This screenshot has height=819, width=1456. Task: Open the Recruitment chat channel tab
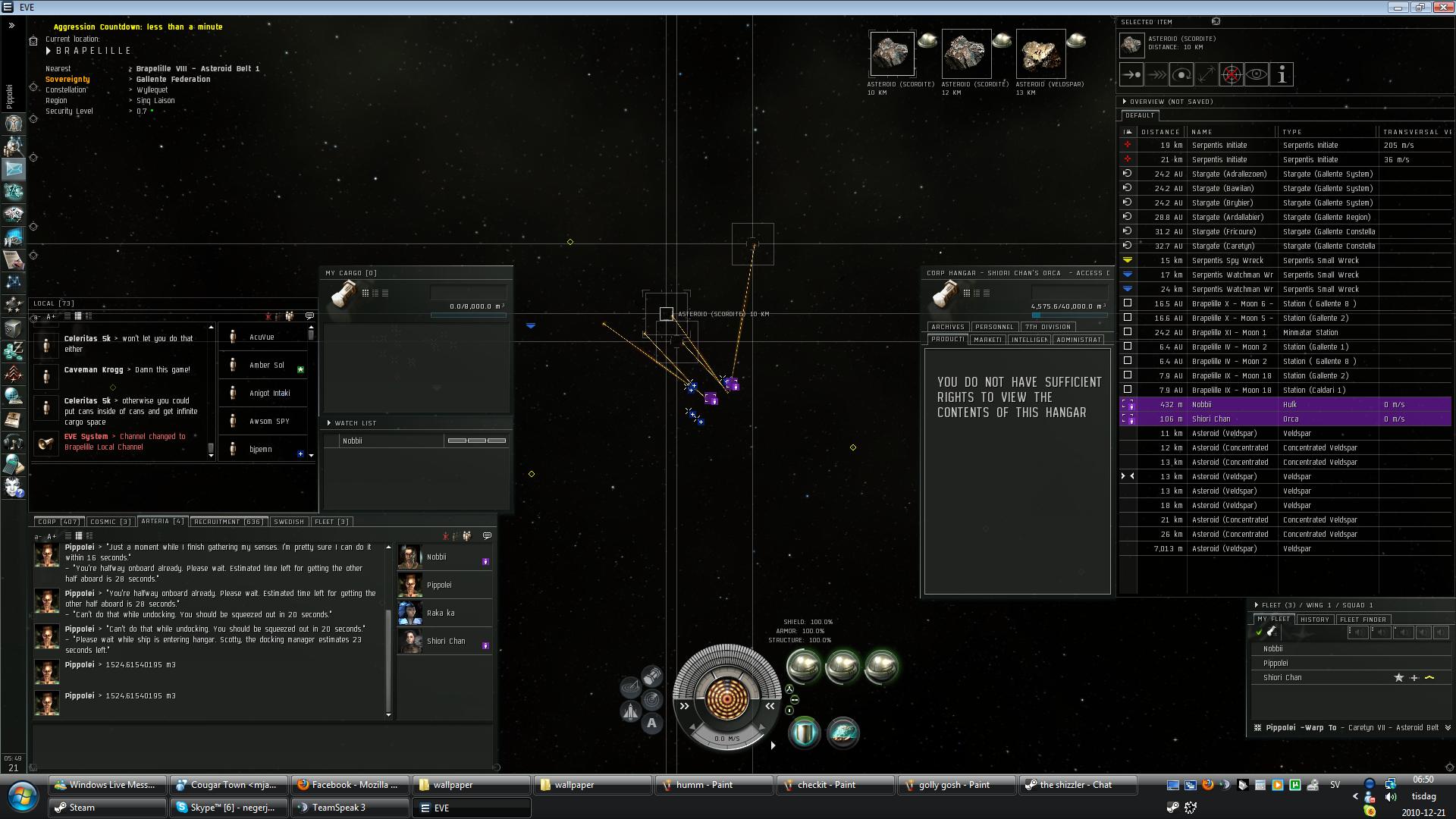[228, 522]
